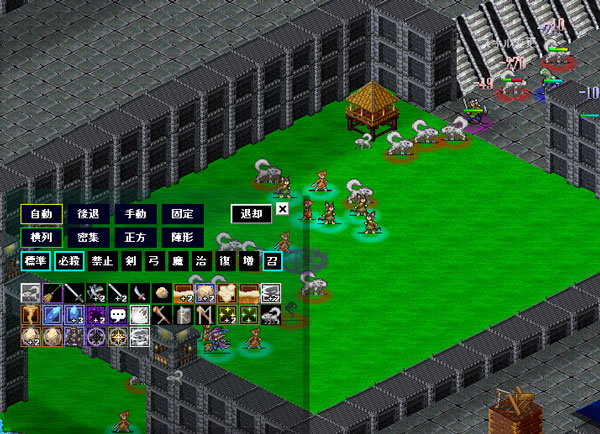Select the 禁止 (forbid) skill setting
This screenshot has height=434, width=600.
coord(103,261)
